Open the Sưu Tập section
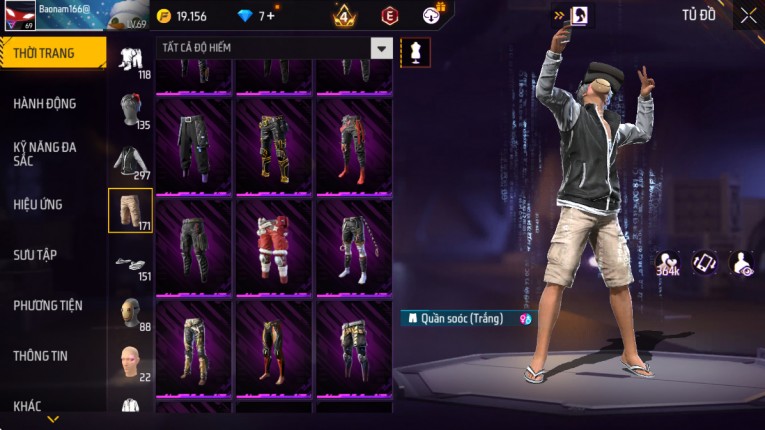Image resolution: width=765 pixels, height=430 pixels. [x=35, y=255]
